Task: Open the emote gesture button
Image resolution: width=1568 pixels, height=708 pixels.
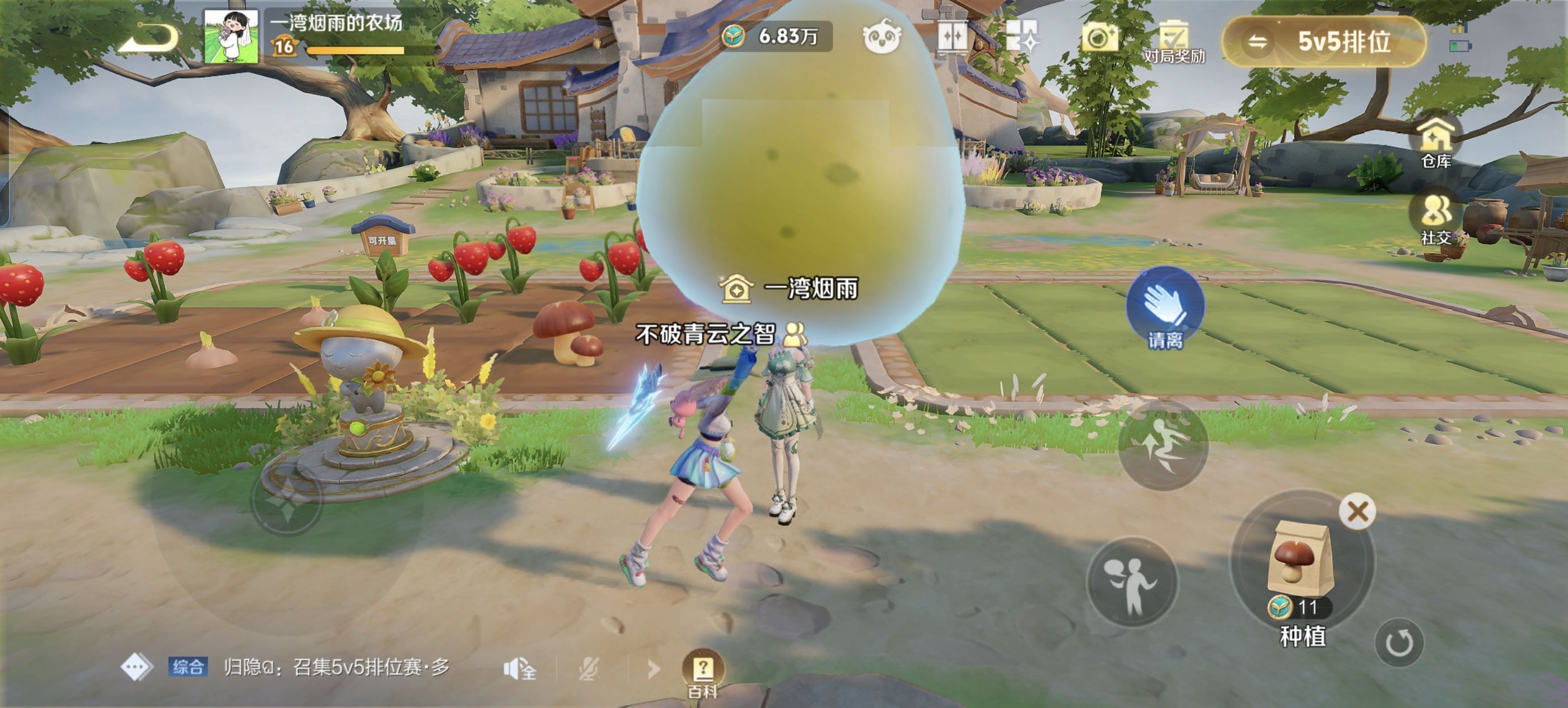Action: pos(1132,581)
